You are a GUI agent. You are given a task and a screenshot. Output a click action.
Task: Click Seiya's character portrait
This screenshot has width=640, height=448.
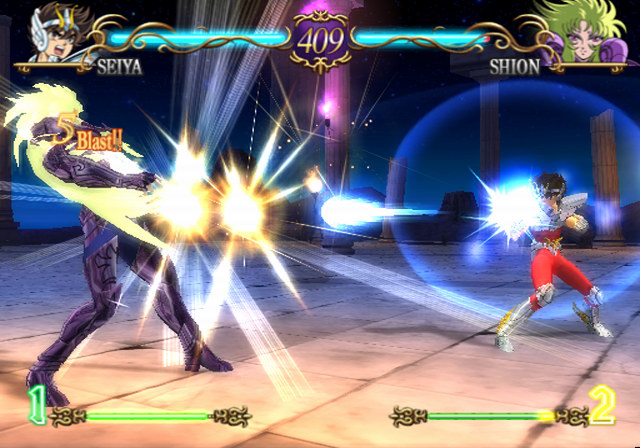point(58,32)
